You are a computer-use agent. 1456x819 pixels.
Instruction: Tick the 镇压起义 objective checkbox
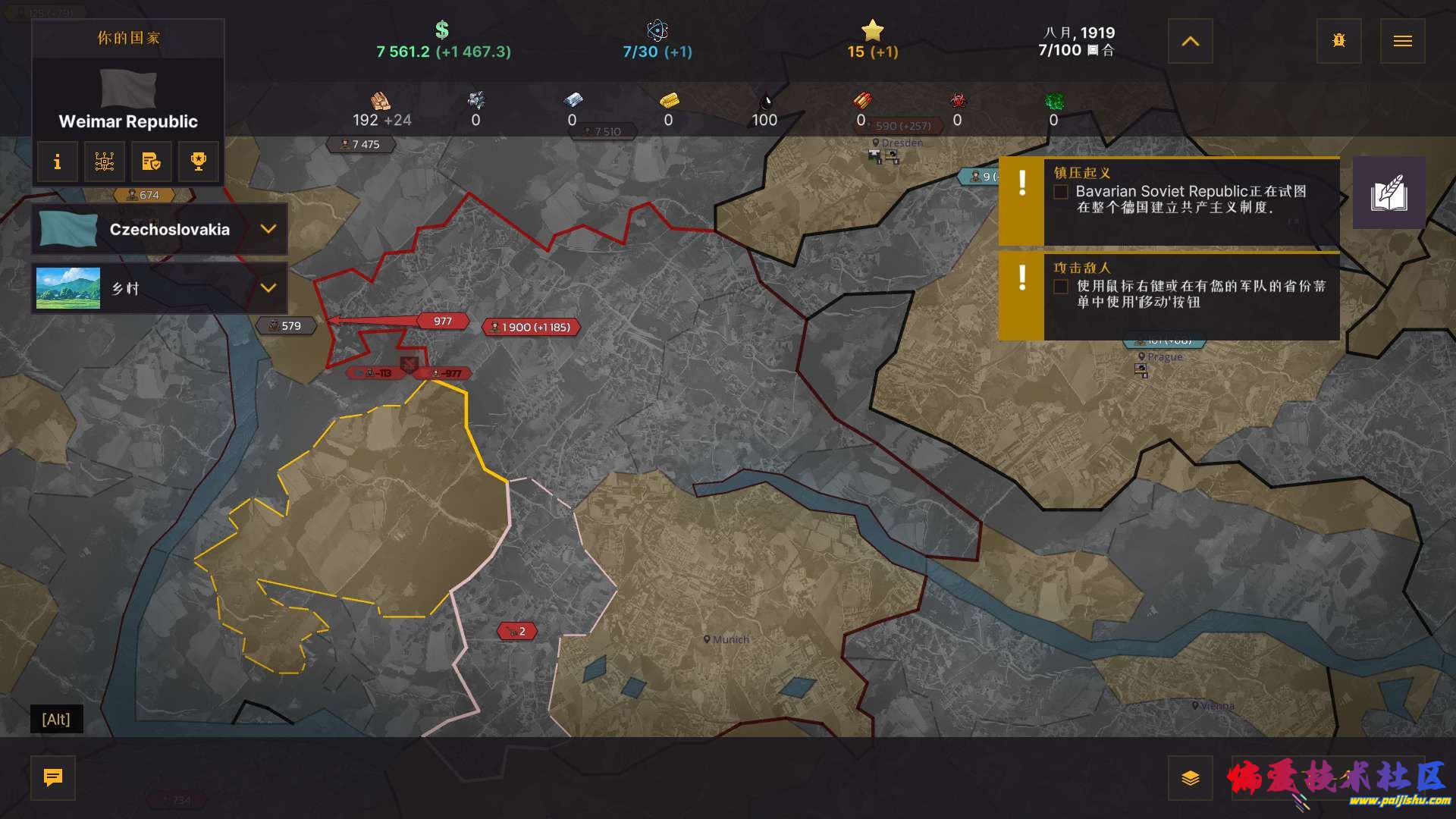click(x=1061, y=192)
